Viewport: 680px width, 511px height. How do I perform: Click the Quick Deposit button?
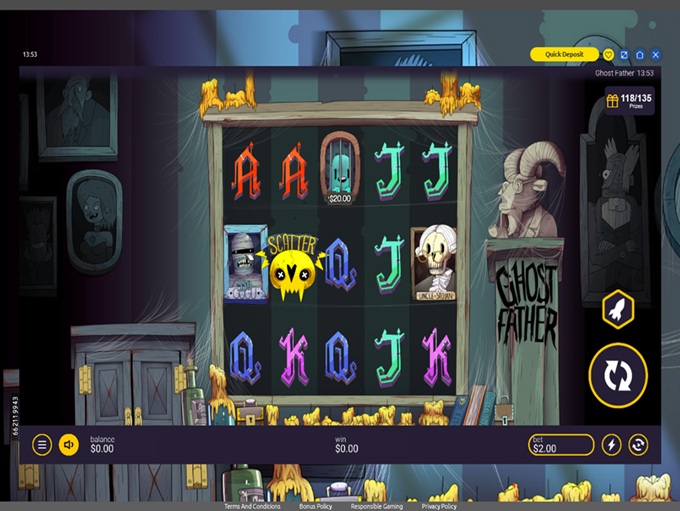(564, 54)
